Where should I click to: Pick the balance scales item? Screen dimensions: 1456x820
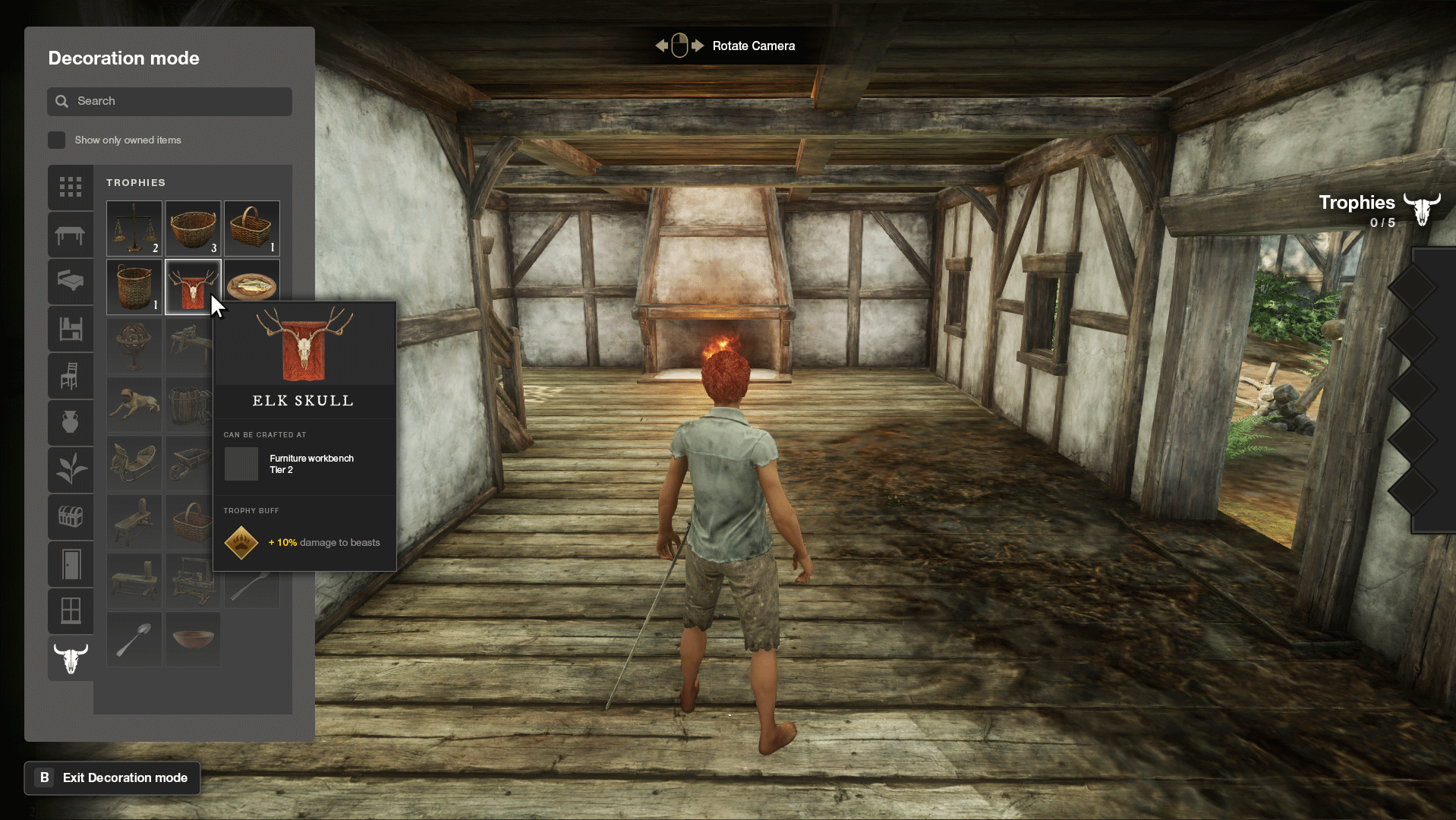[134, 228]
